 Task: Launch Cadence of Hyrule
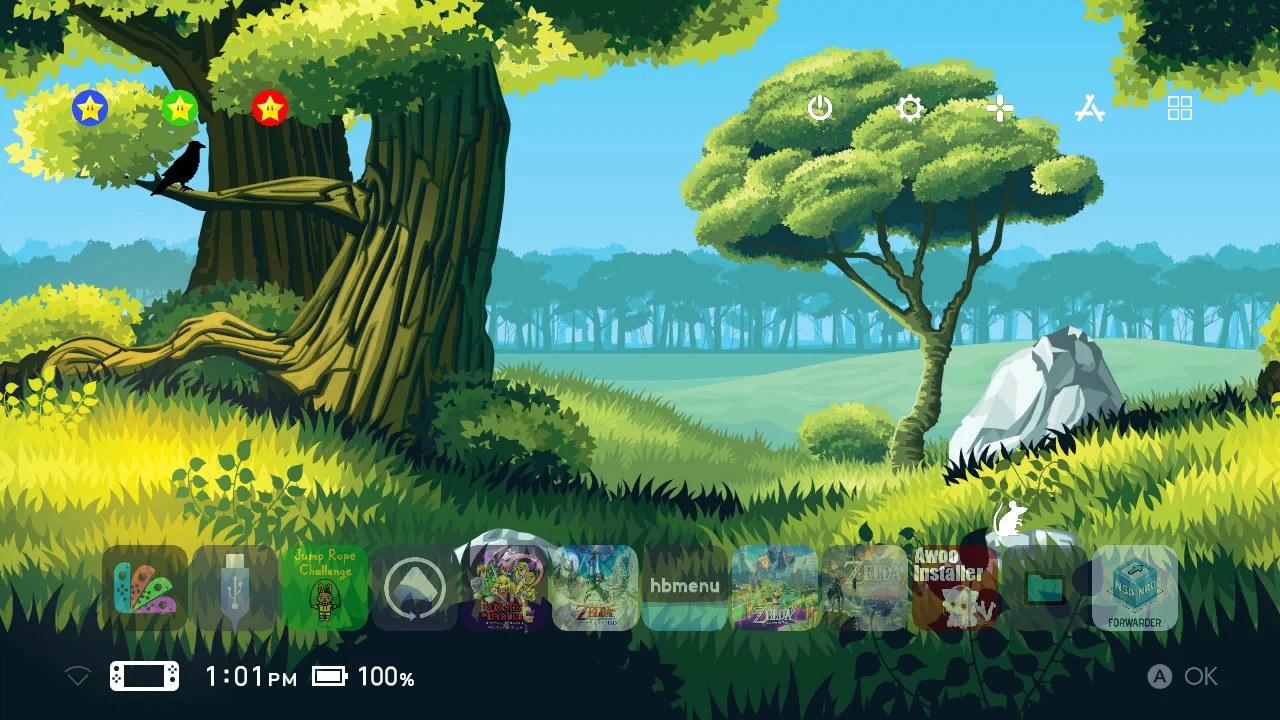tap(505, 587)
